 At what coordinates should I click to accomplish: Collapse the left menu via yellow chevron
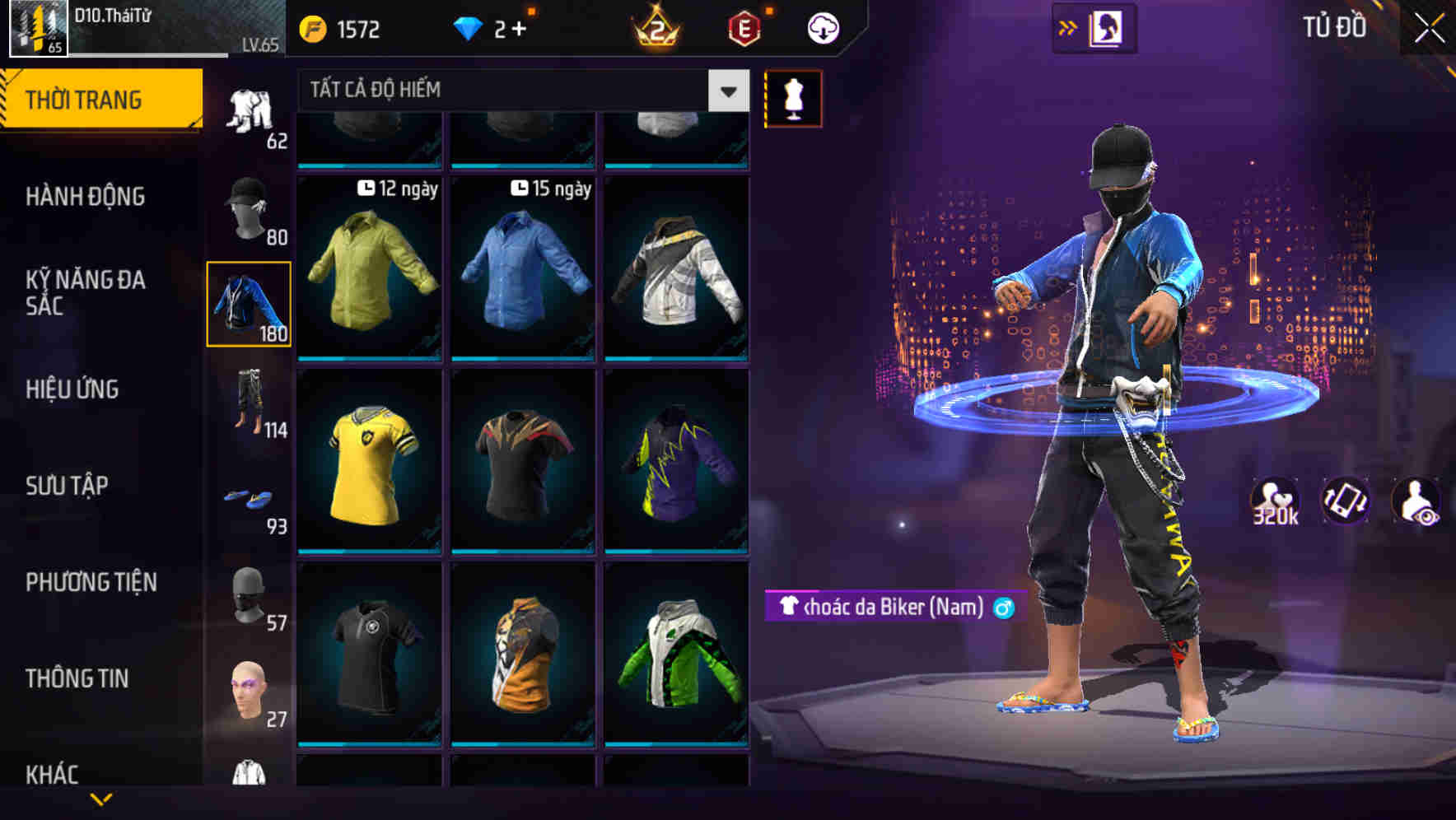point(99,797)
